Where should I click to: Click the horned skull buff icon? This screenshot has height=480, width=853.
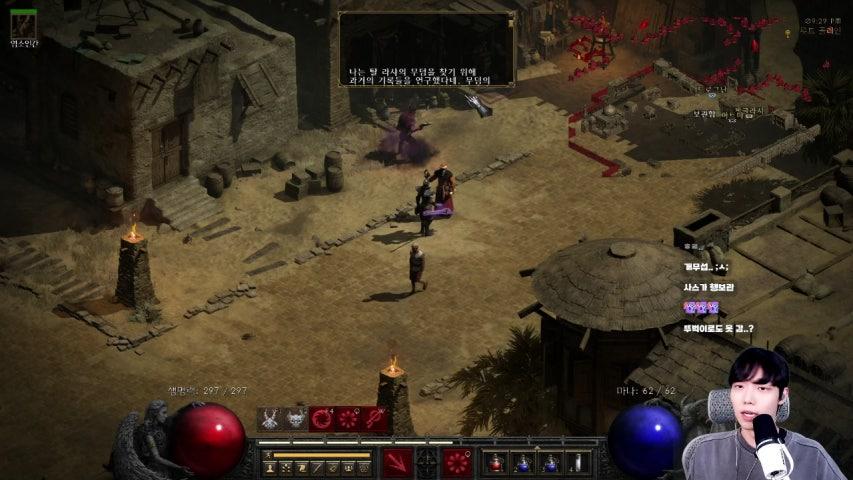click(270, 419)
